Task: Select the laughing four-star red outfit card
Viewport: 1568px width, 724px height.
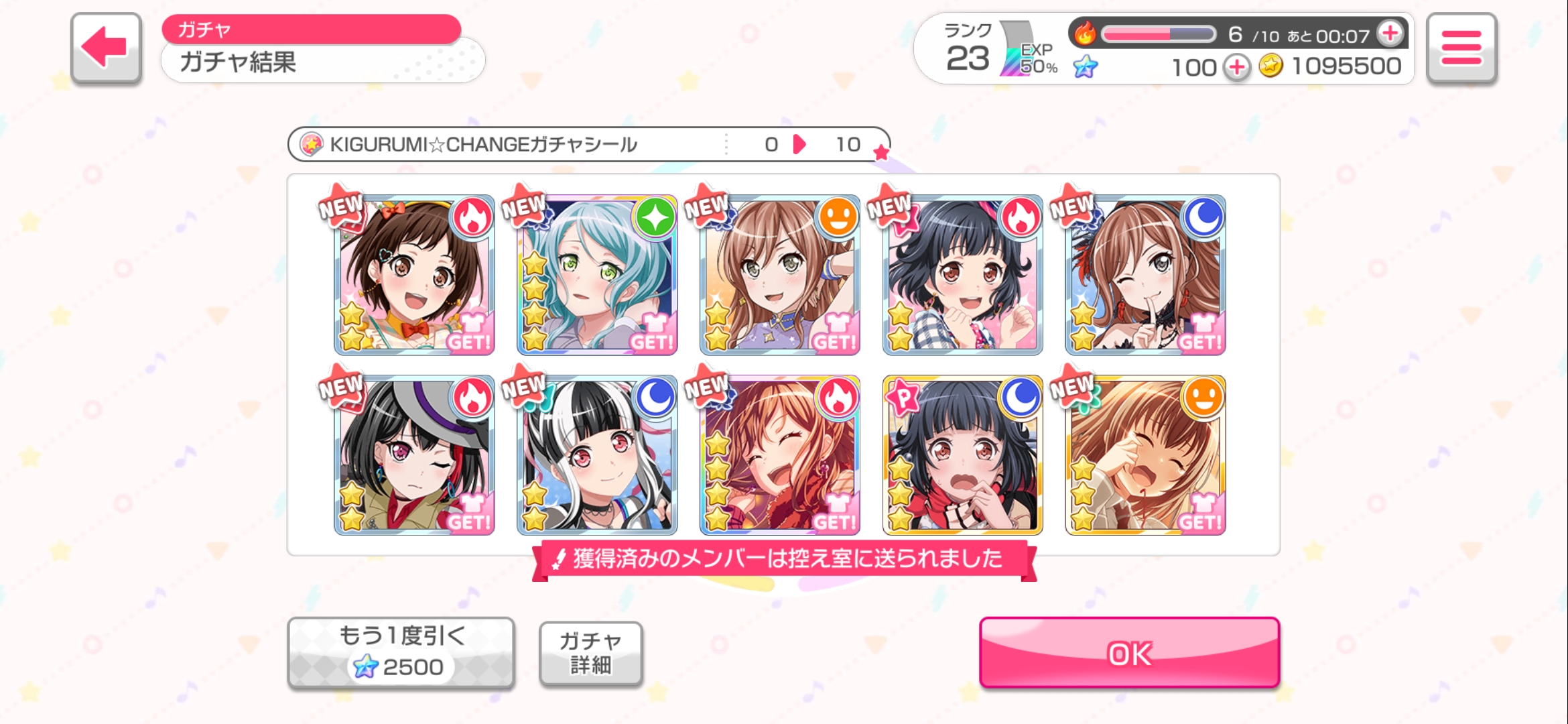Action: 779,455
